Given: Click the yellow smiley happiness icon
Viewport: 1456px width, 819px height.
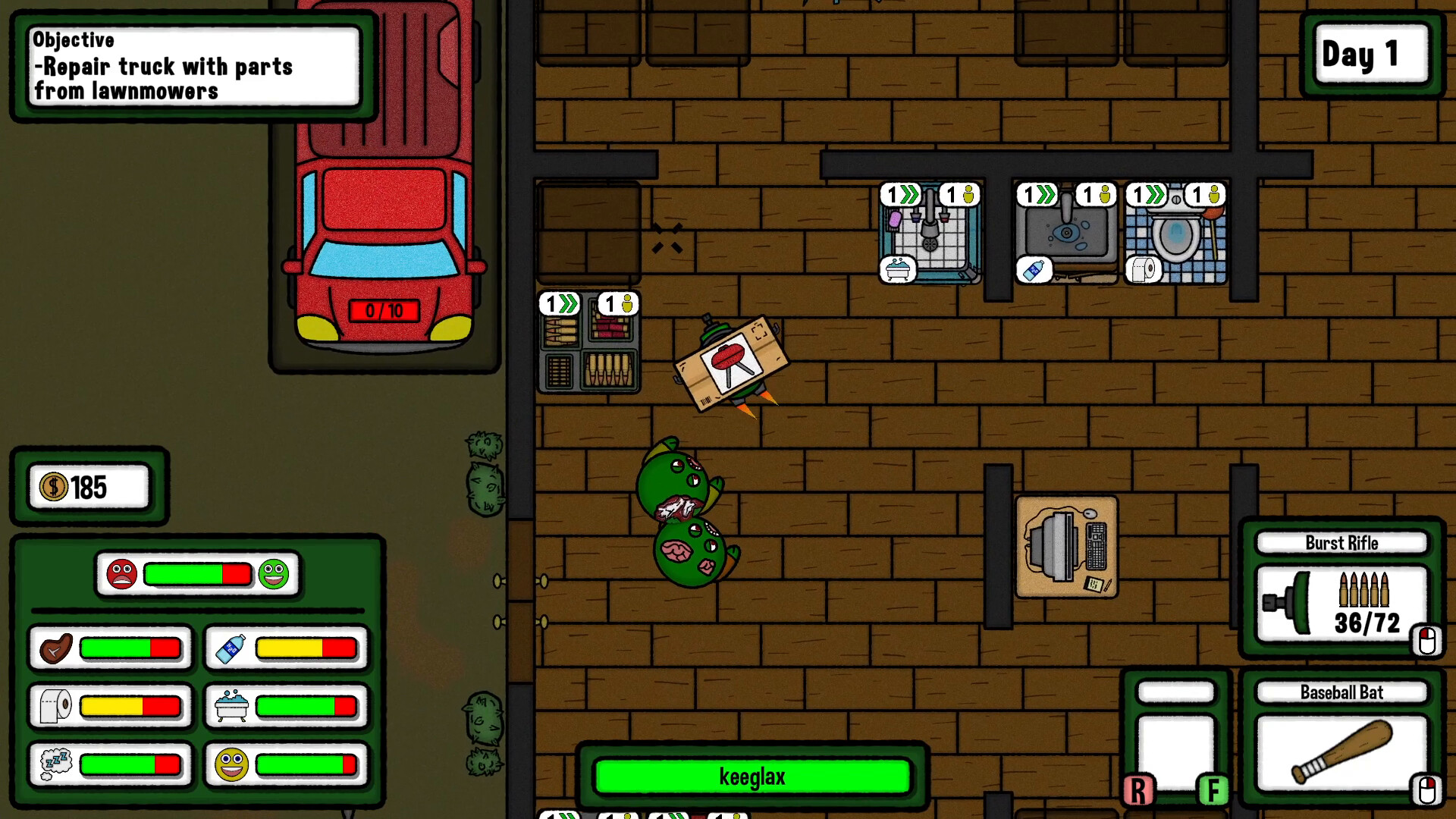Looking at the screenshot, I should [231, 764].
